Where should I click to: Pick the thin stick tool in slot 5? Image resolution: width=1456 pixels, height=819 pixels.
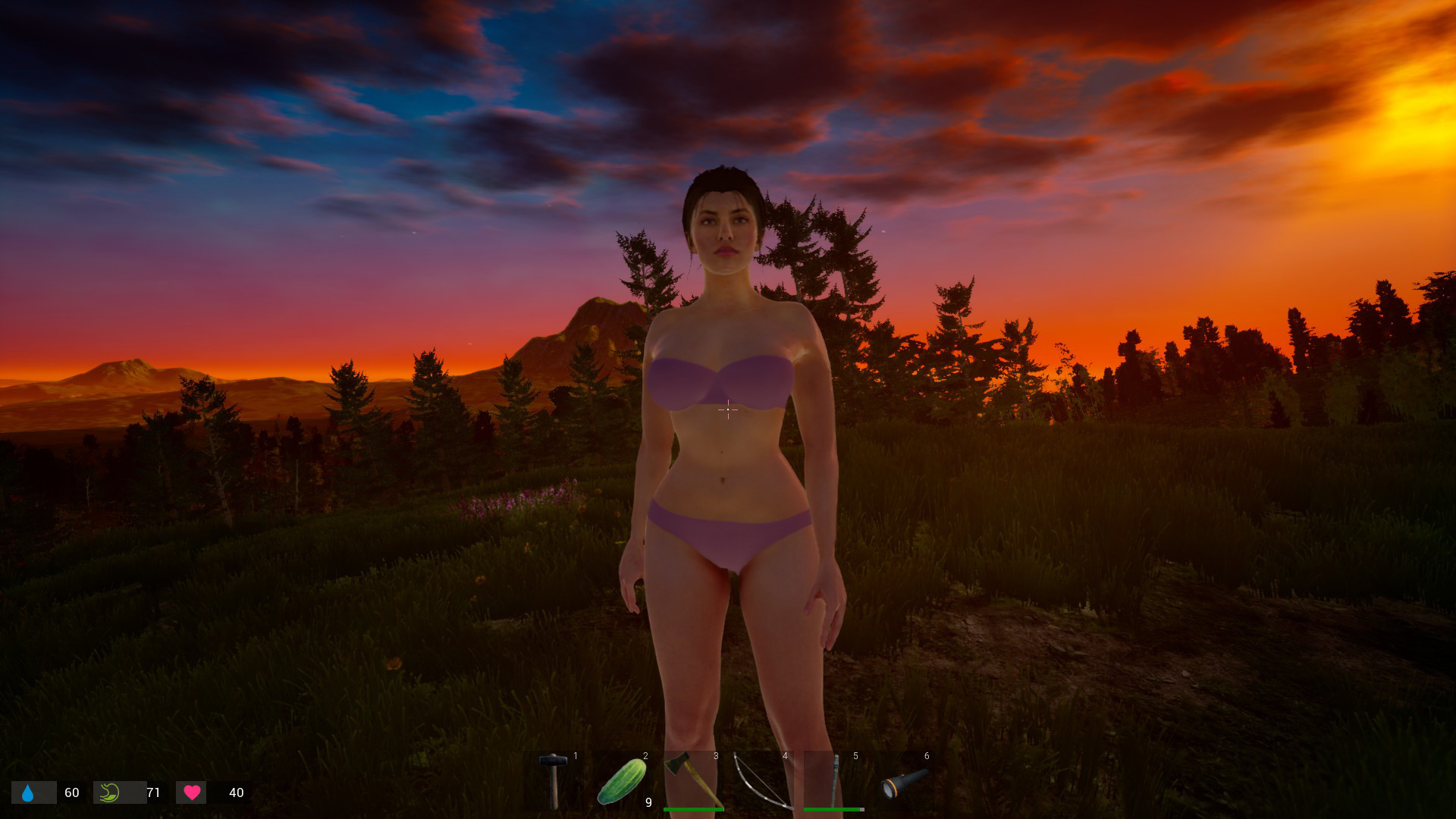[834, 780]
